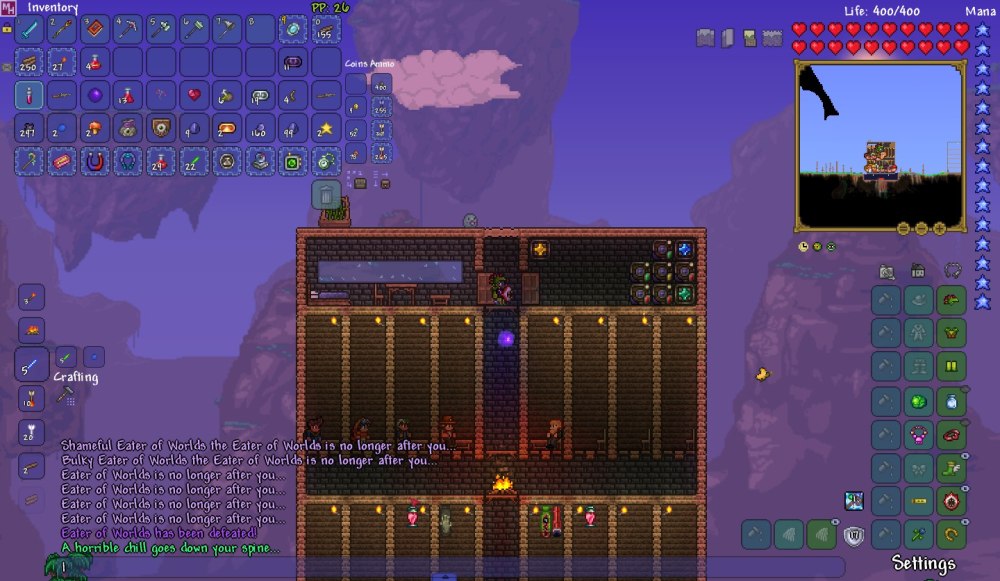This screenshot has height=581, width=1000.
Task: Open the Settings menu
Action: click(923, 563)
